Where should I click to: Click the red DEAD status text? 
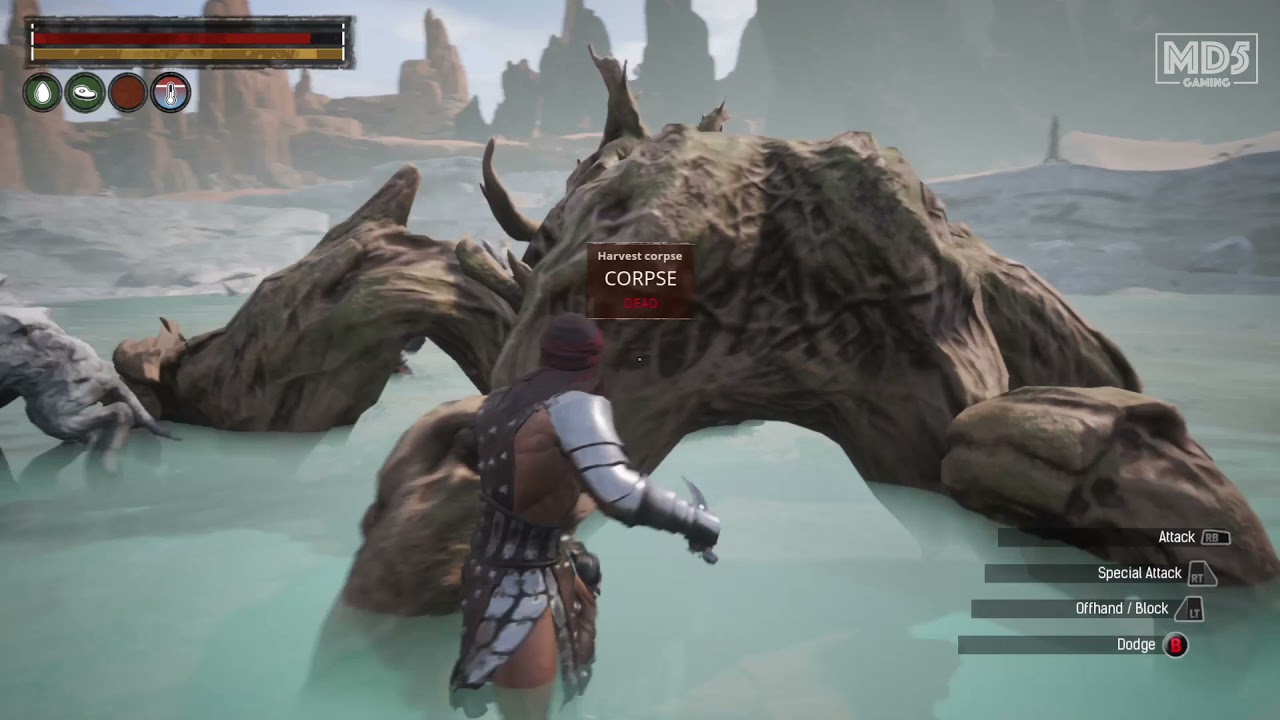(x=640, y=303)
